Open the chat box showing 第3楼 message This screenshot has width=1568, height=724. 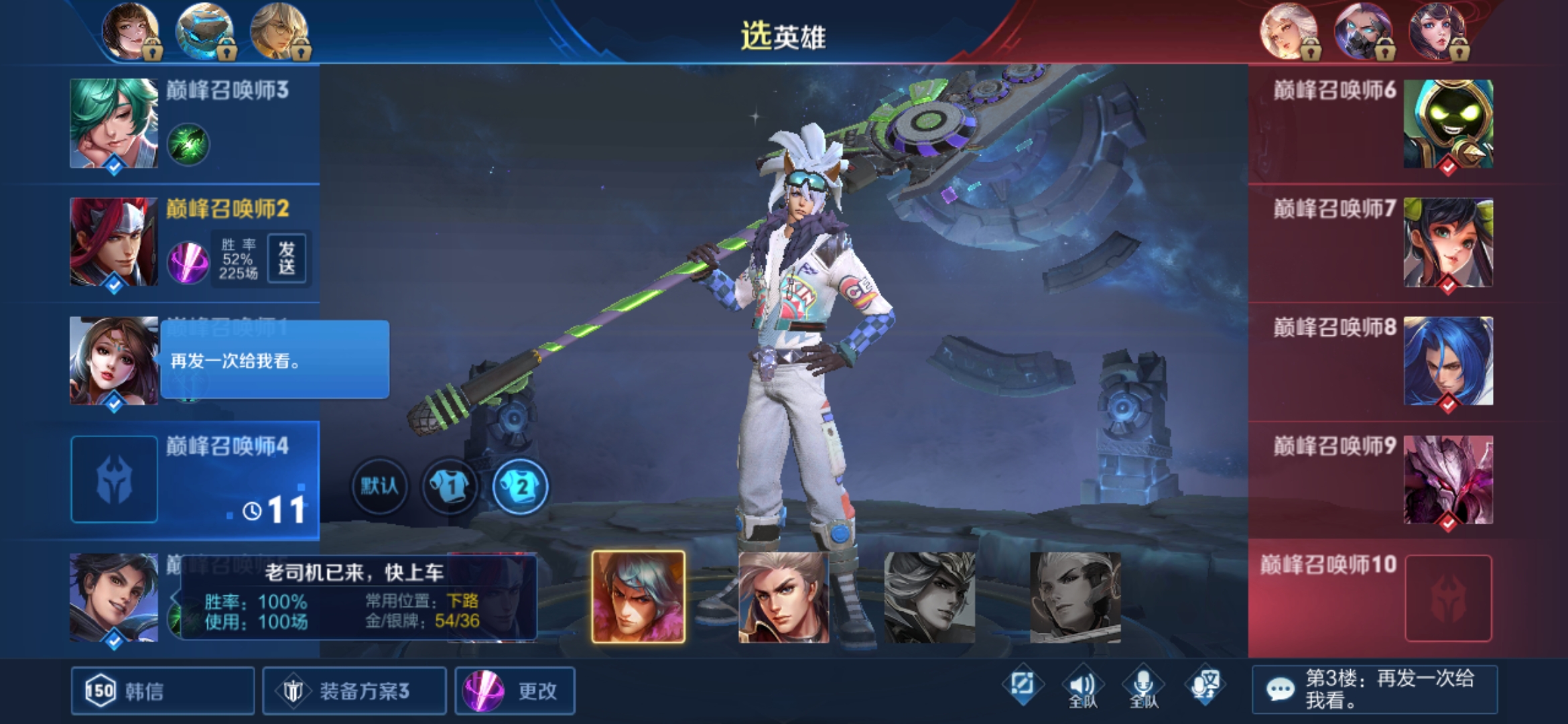1375,689
